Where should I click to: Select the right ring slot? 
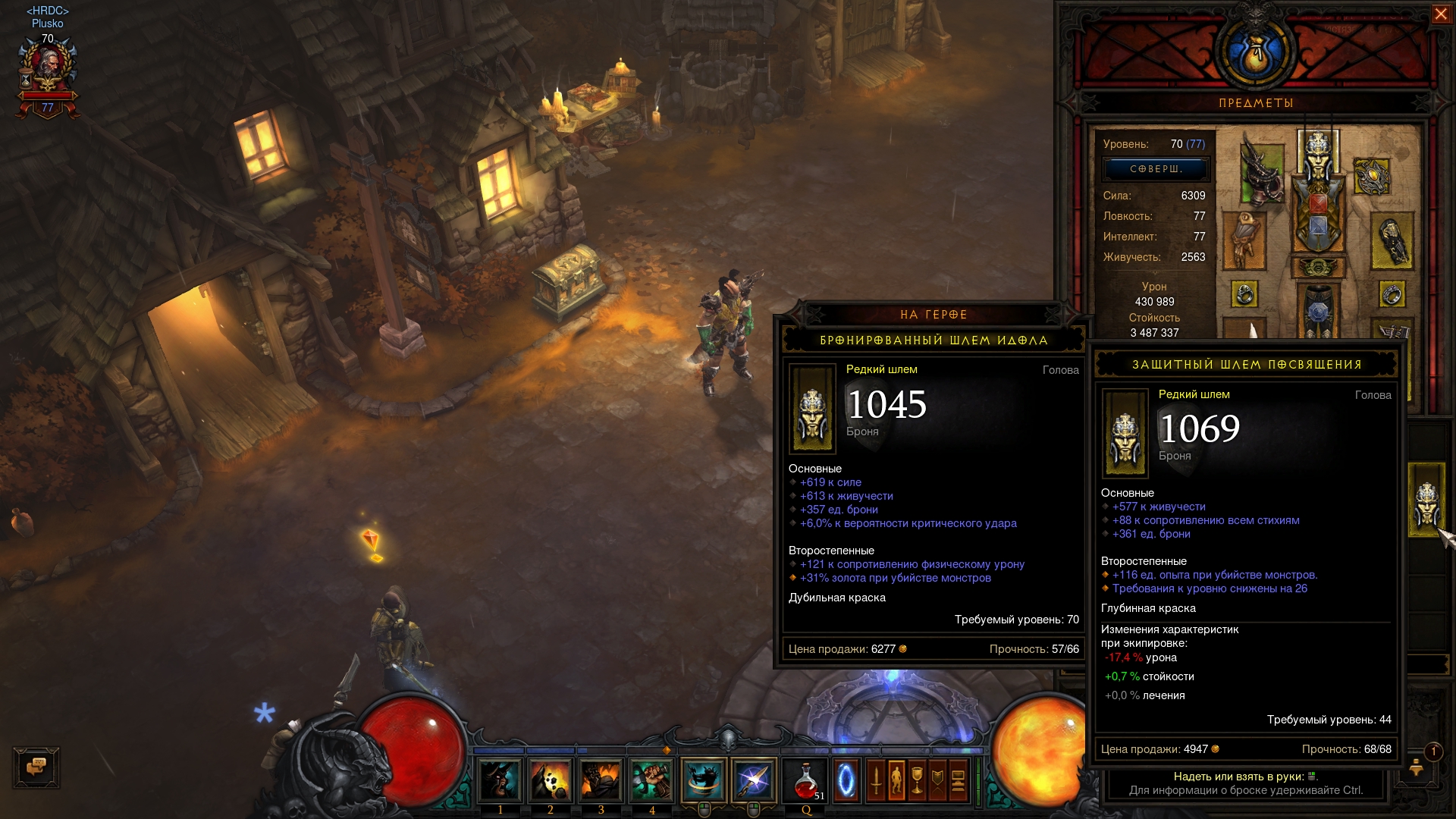(1392, 294)
